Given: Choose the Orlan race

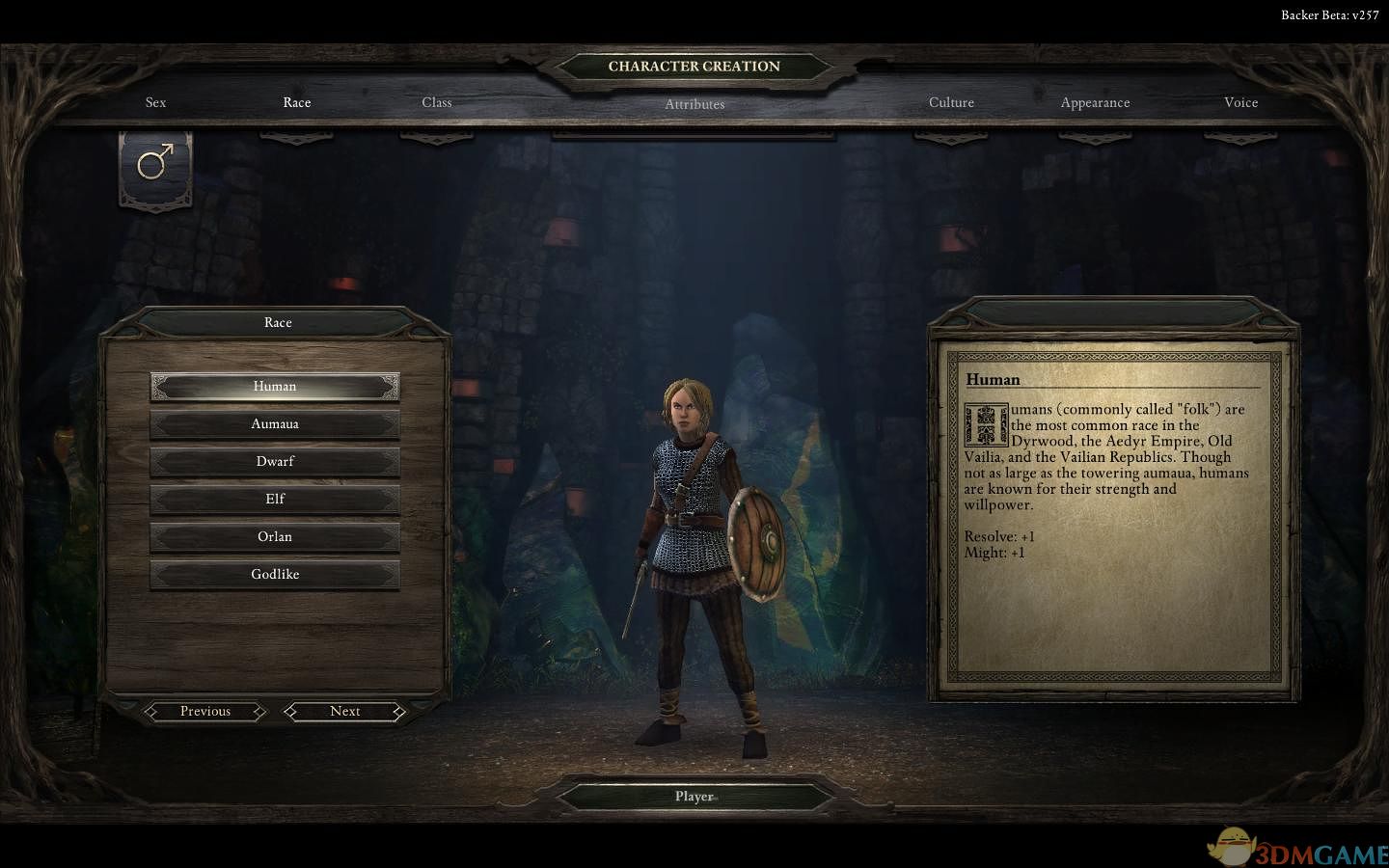Looking at the screenshot, I should [x=275, y=537].
